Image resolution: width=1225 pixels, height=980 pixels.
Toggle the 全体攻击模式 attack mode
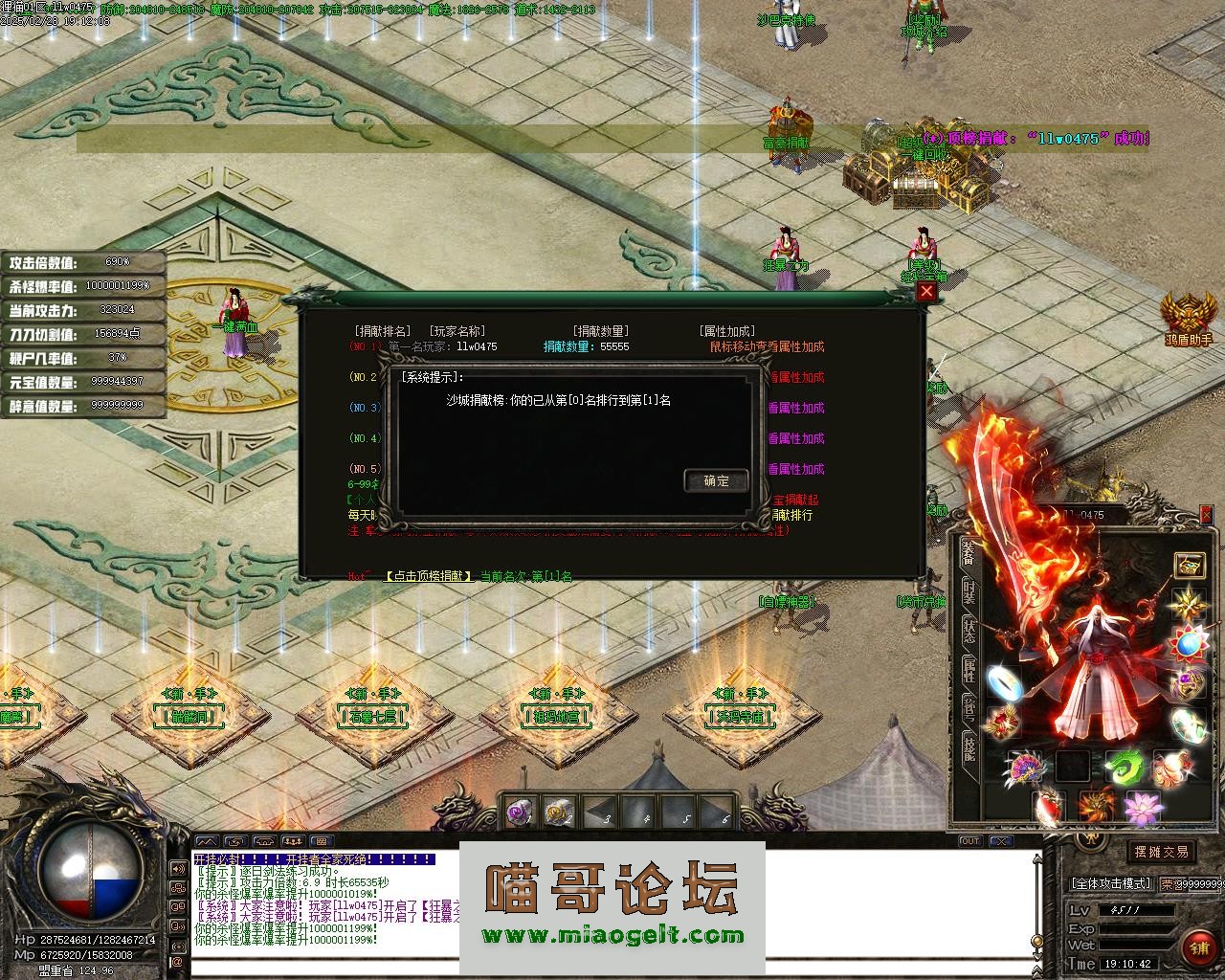[1110, 884]
